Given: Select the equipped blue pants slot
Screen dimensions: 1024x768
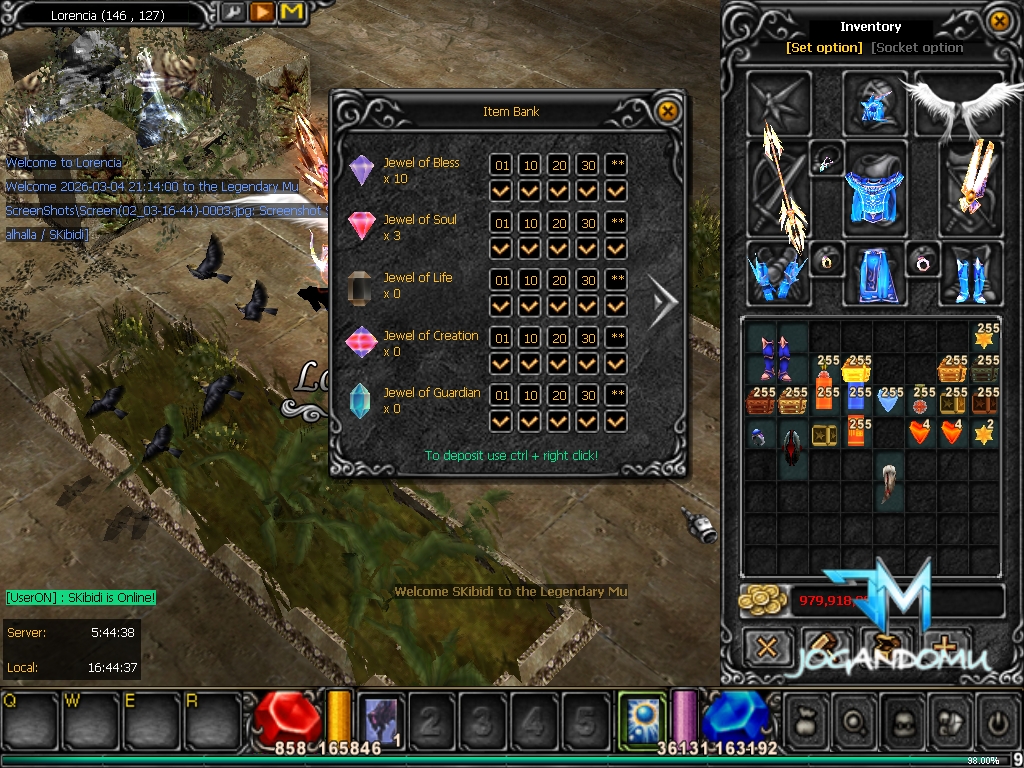Looking at the screenshot, I should pos(874,274).
